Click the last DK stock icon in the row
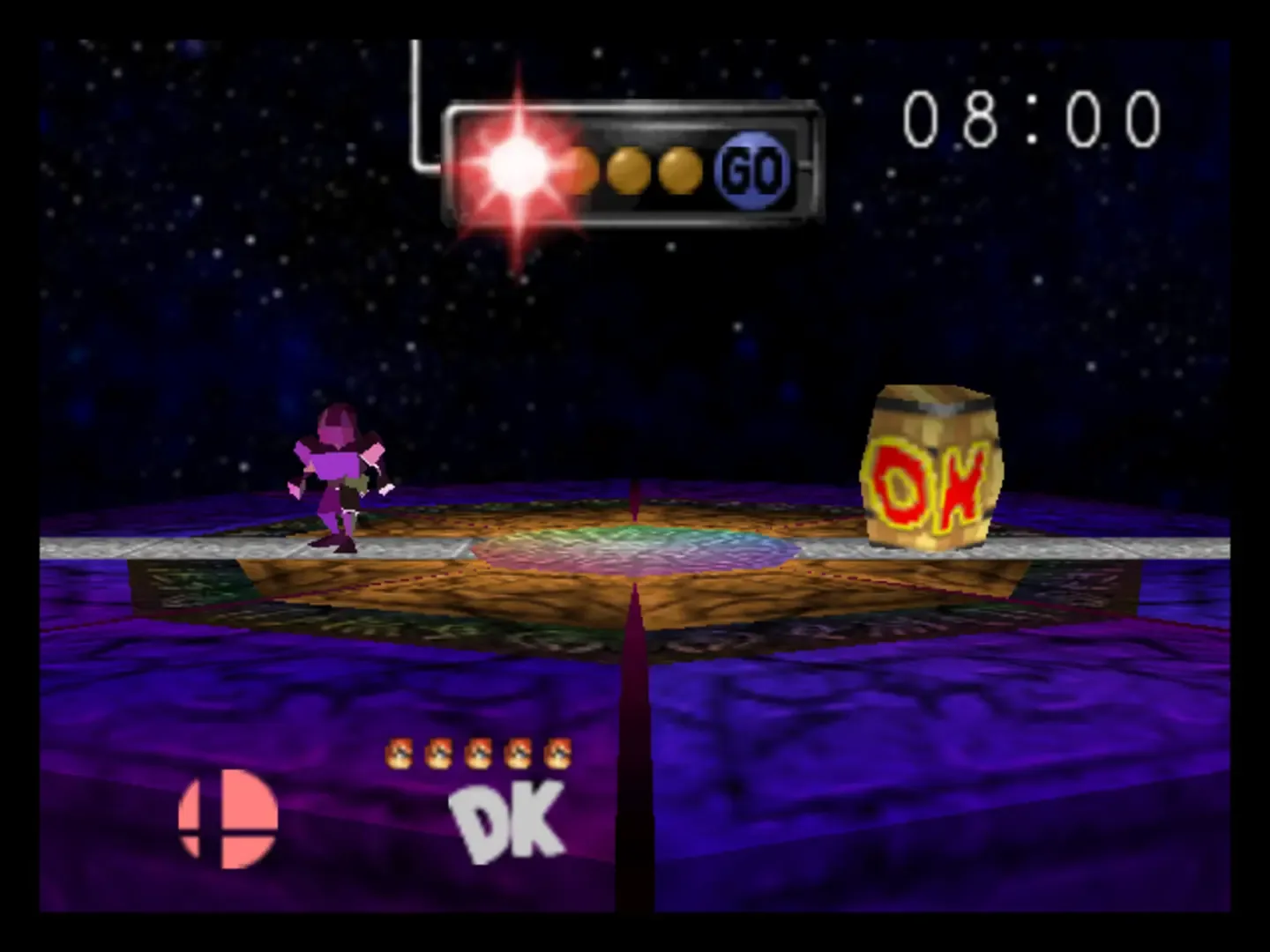1270x952 pixels. (x=559, y=755)
